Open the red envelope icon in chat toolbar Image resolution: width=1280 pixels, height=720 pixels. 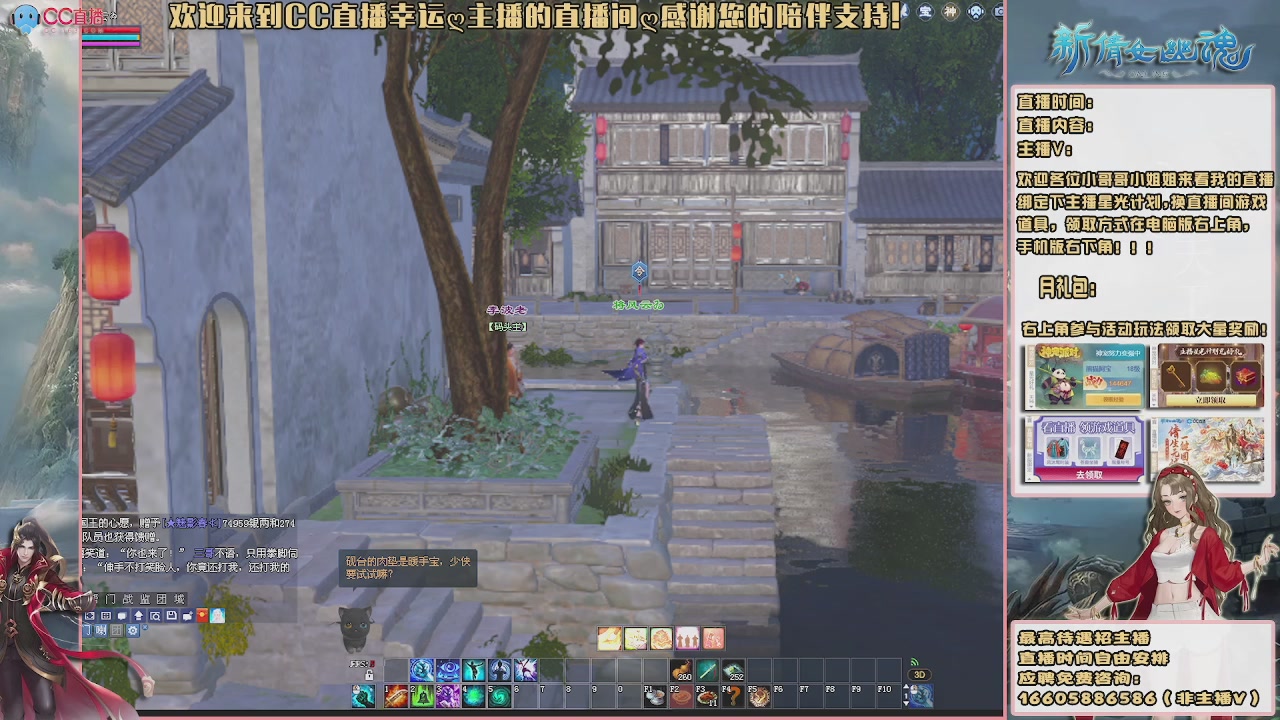201,614
